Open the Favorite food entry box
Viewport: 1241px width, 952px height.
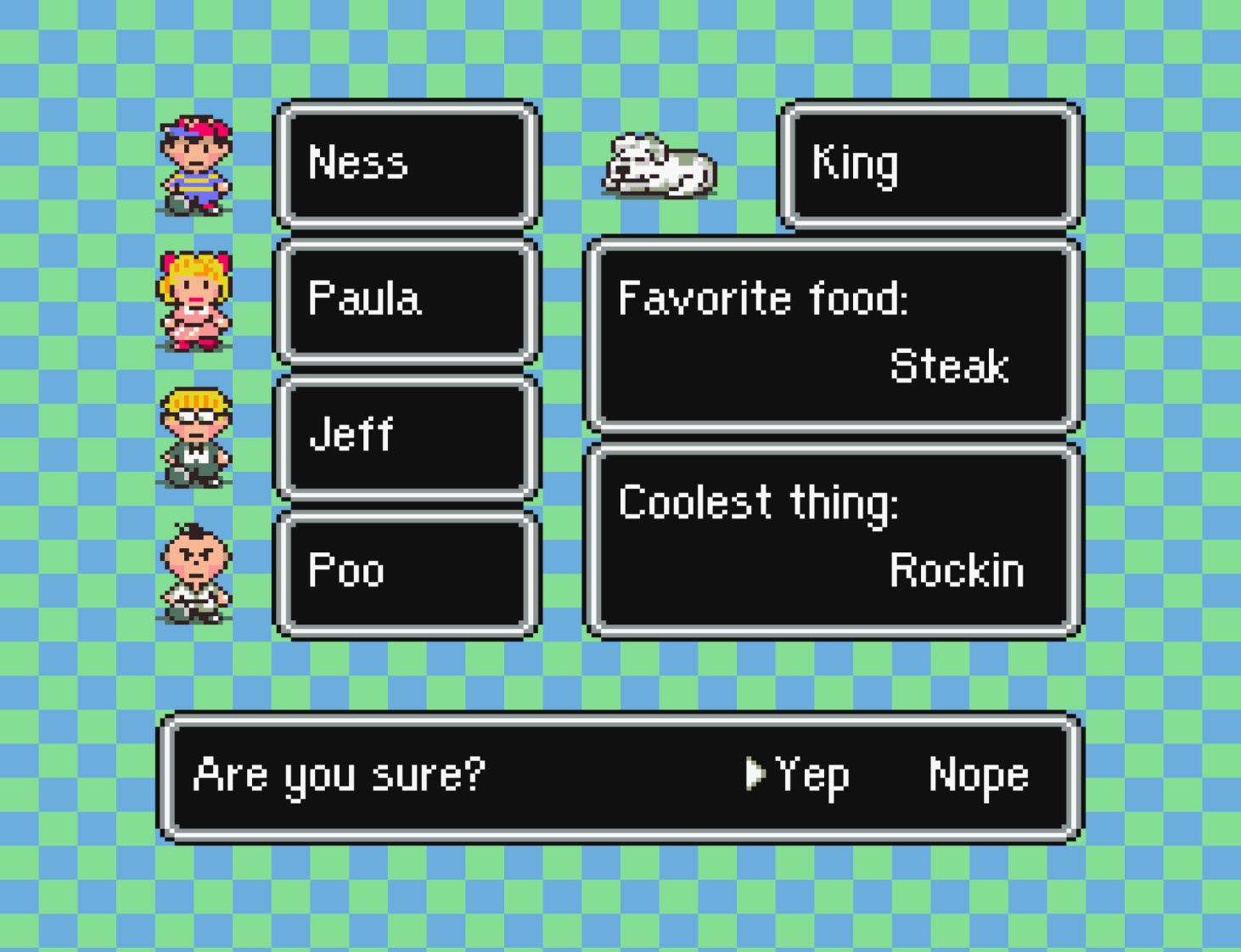[832, 331]
